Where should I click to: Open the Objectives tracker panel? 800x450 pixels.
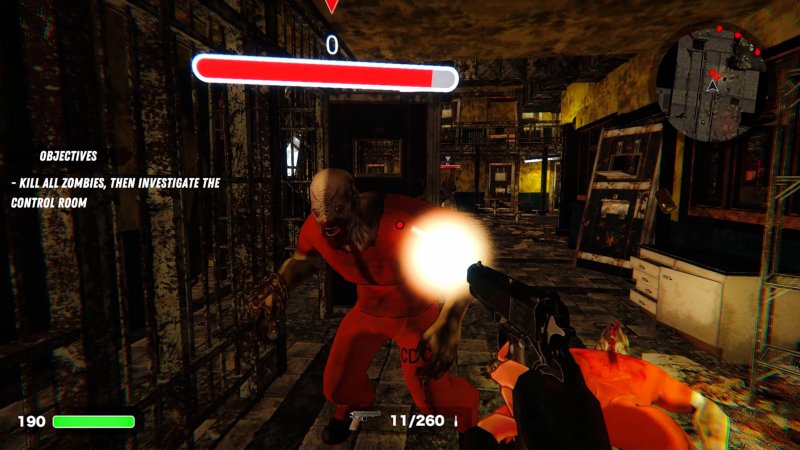click(x=68, y=156)
